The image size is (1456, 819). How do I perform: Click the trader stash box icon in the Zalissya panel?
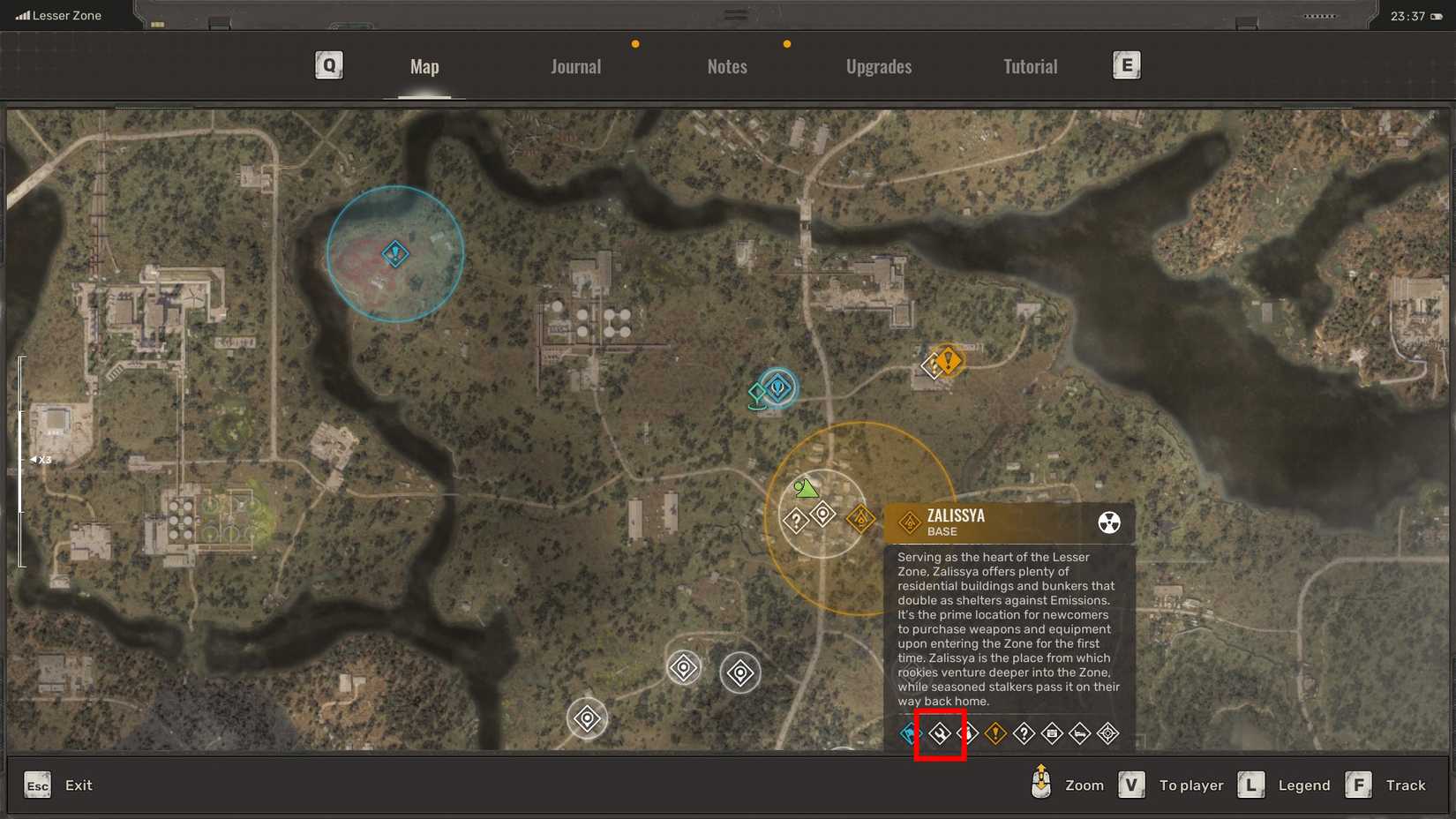tap(1052, 733)
